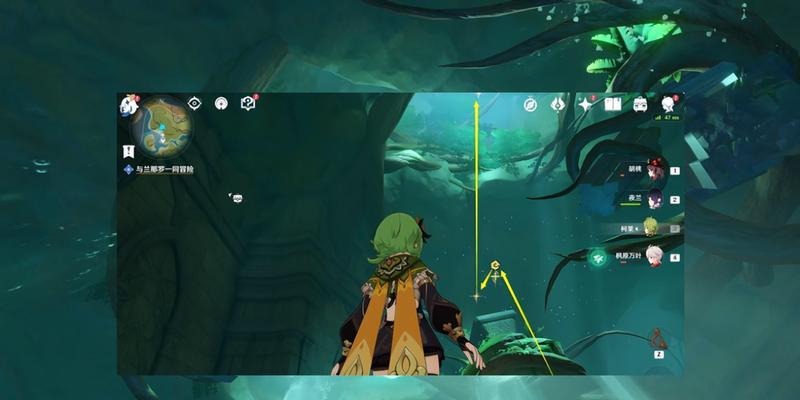Switch to party member 夜兰
Screen dimensions: 800x400
654,199
